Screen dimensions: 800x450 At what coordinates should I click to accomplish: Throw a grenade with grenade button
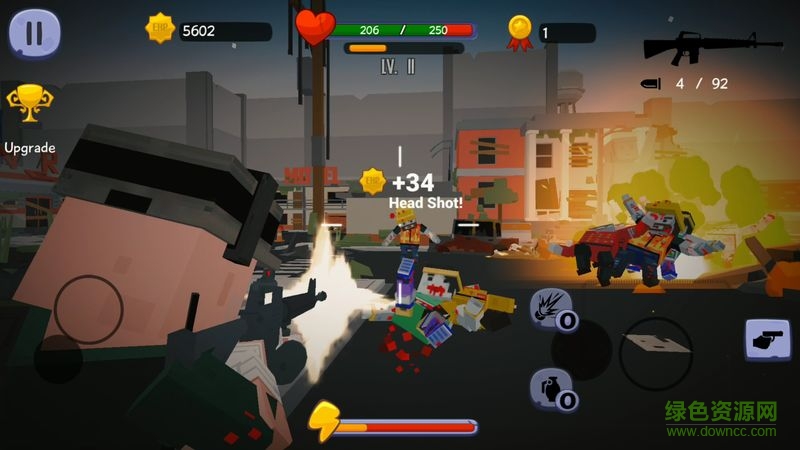[x=551, y=389]
